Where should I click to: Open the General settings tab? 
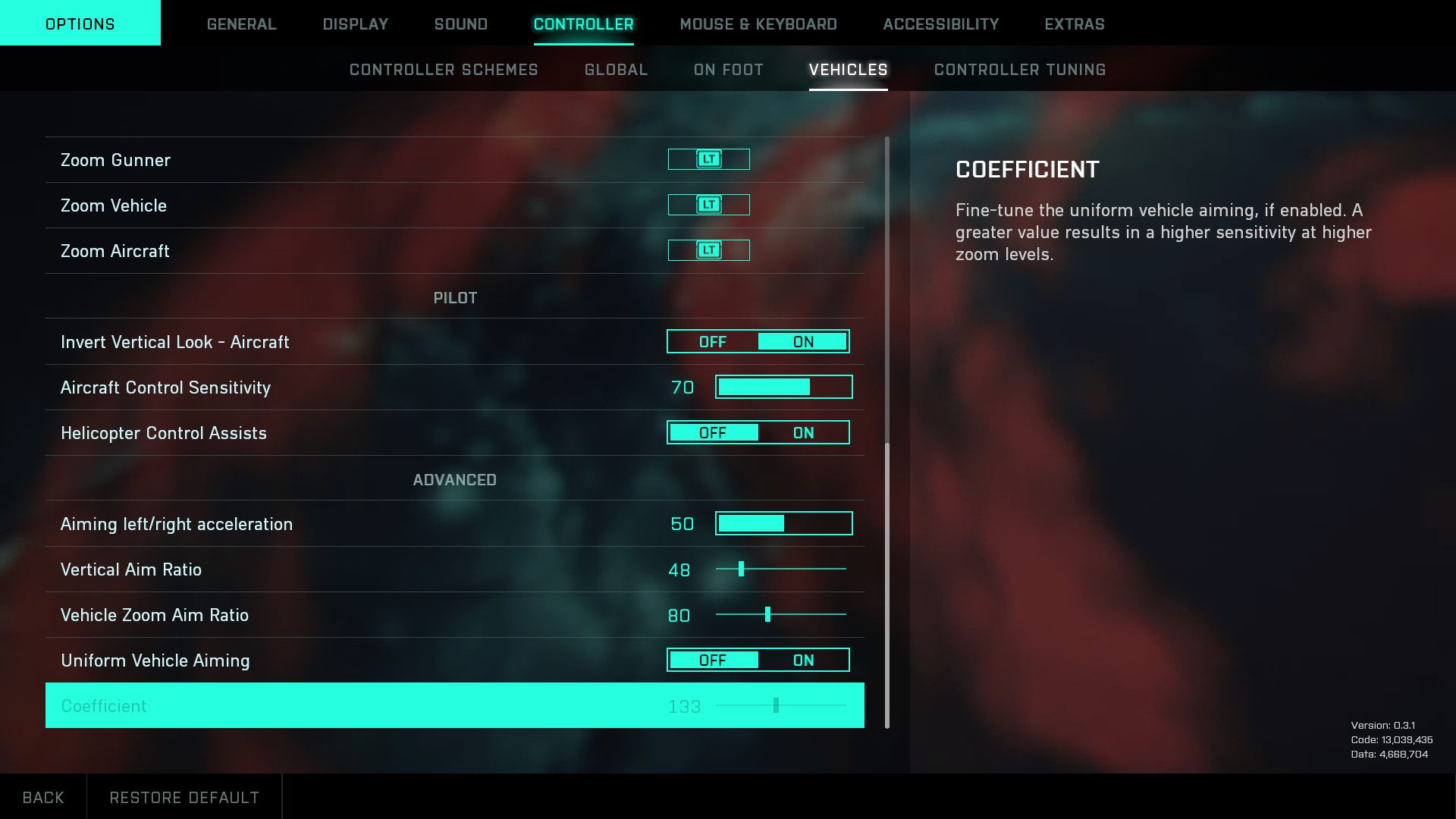[241, 24]
